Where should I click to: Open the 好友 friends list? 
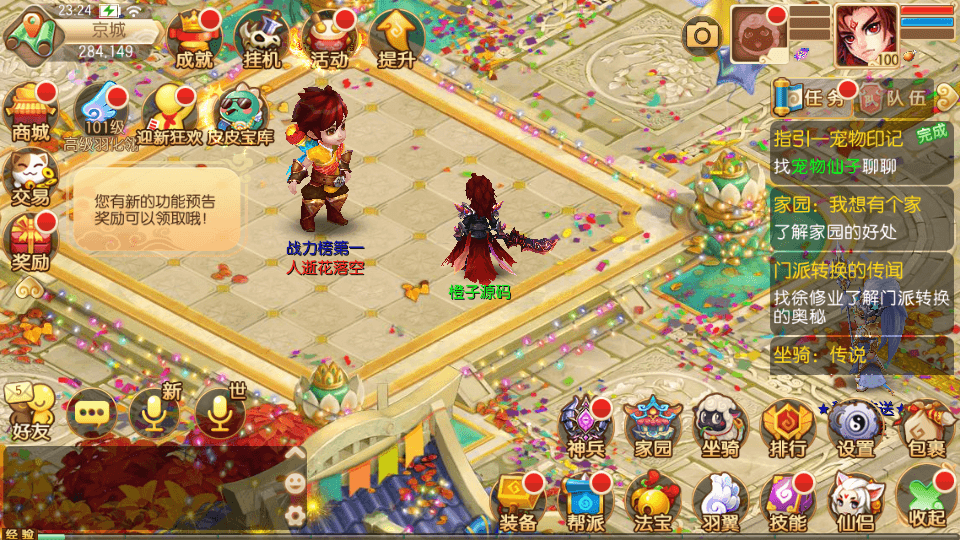click(30, 412)
